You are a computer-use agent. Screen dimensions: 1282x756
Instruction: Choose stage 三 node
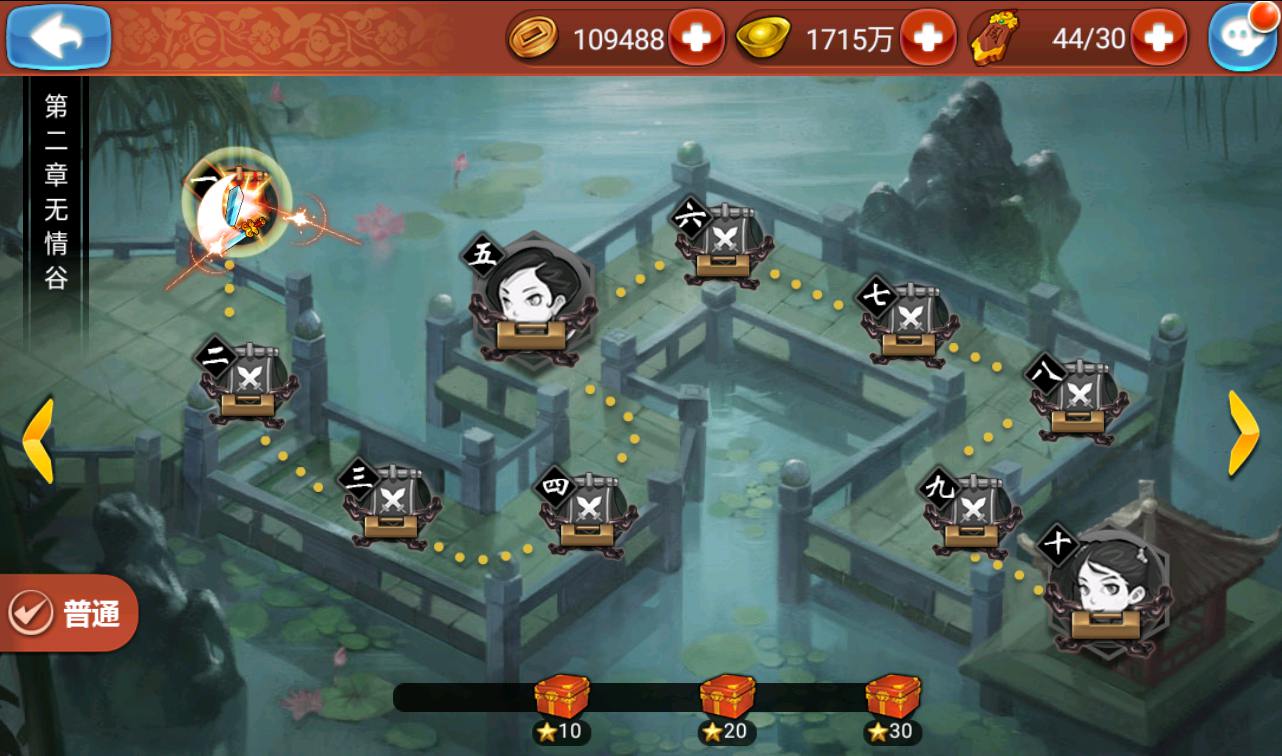pos(390,503)
